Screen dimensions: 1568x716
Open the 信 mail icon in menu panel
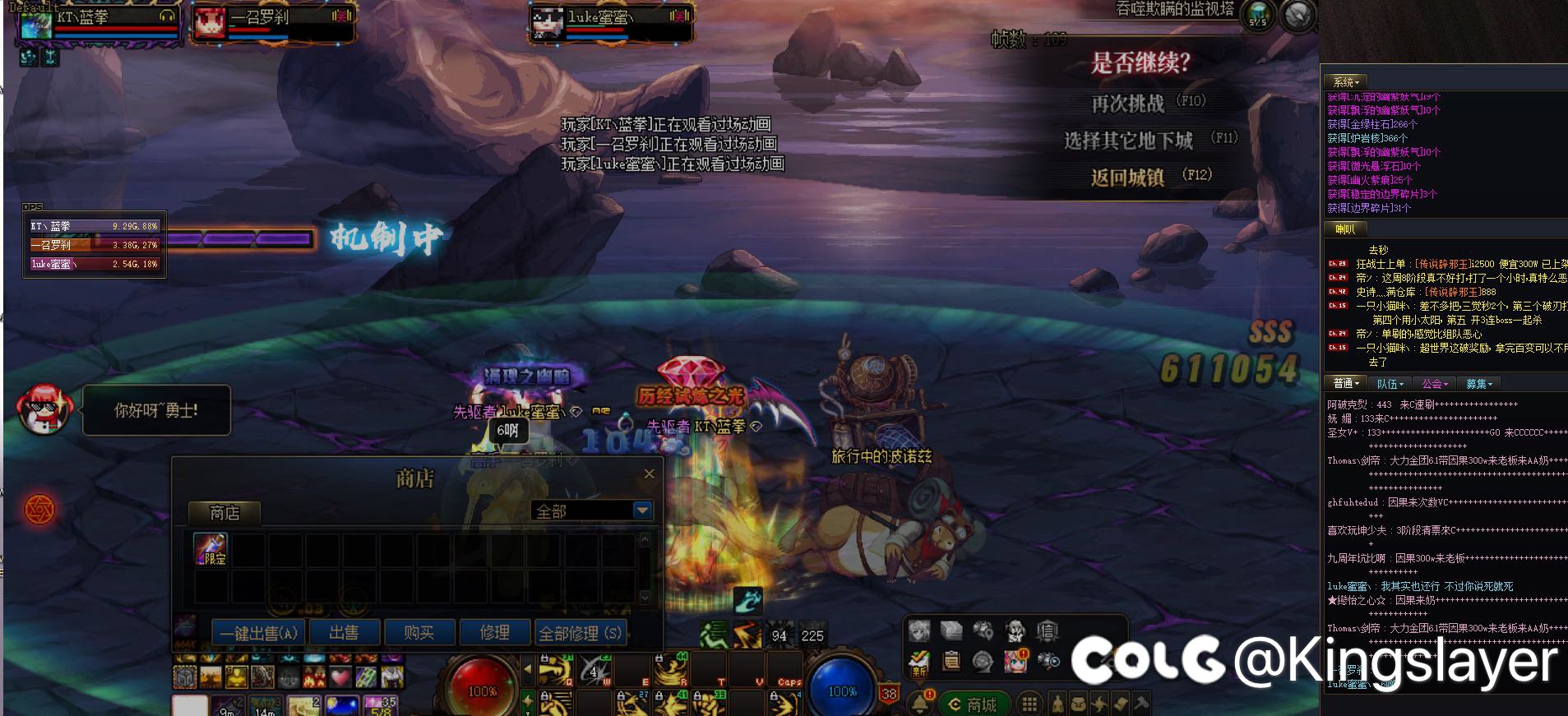click(x=1047, y=631)
